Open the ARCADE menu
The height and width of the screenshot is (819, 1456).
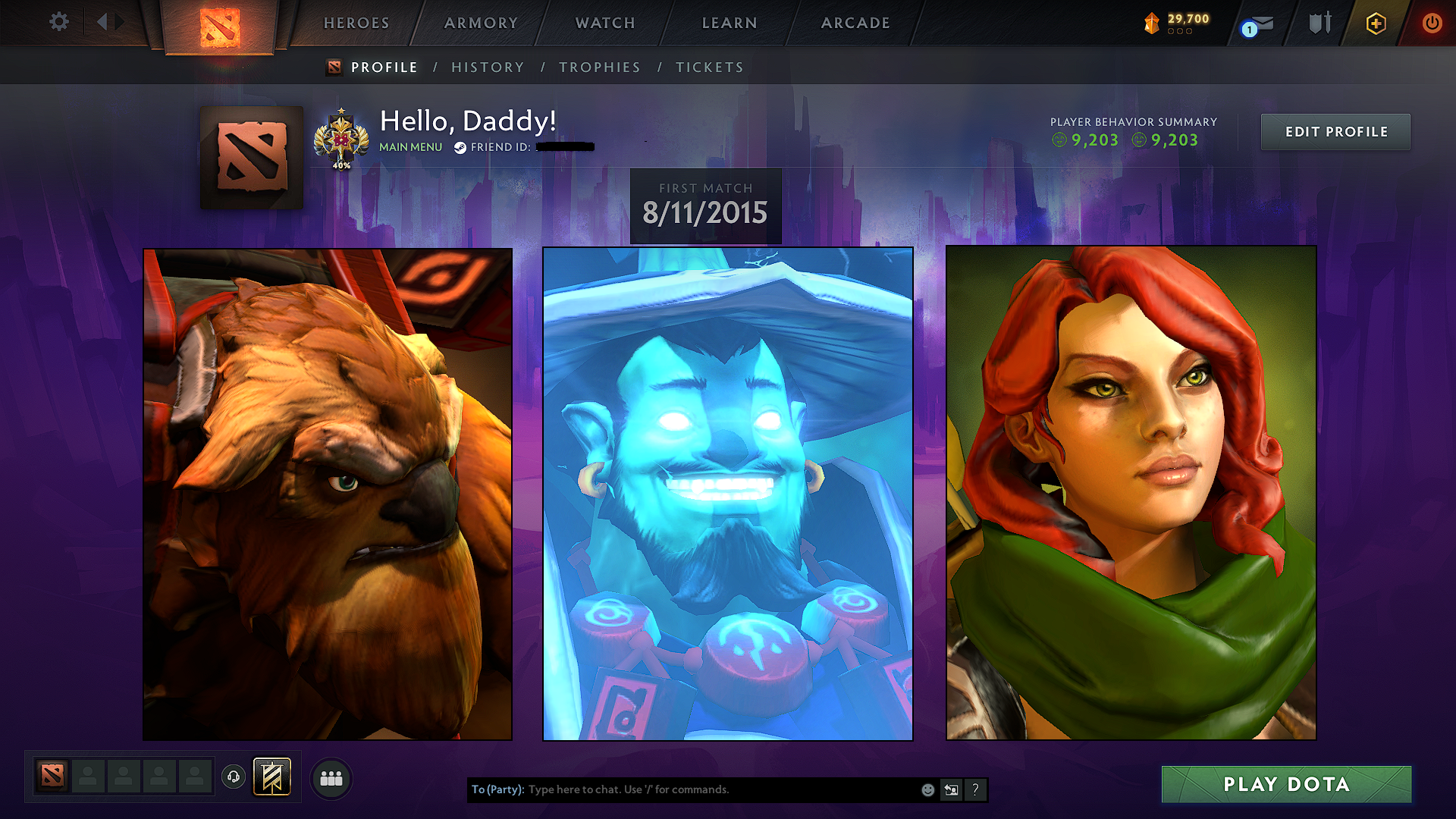(x=855, y=23)
